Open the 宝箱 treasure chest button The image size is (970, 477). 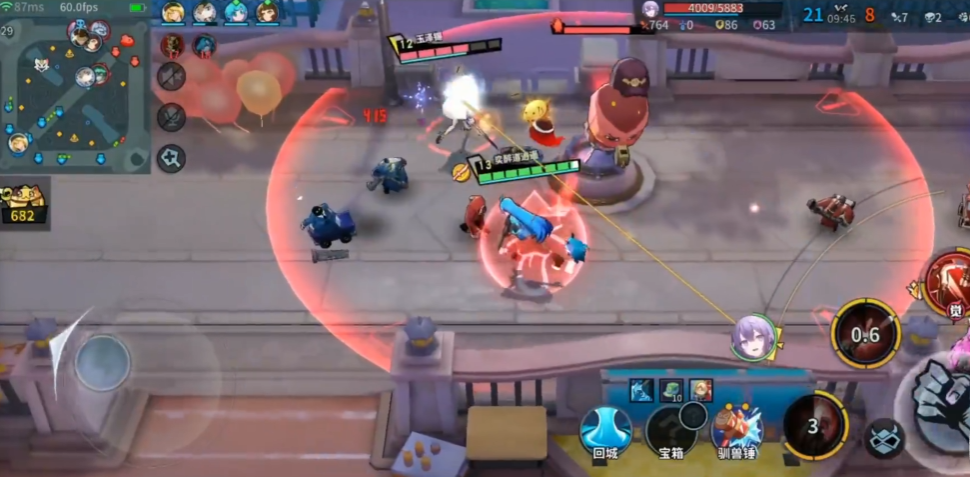[x=671, y=430]
